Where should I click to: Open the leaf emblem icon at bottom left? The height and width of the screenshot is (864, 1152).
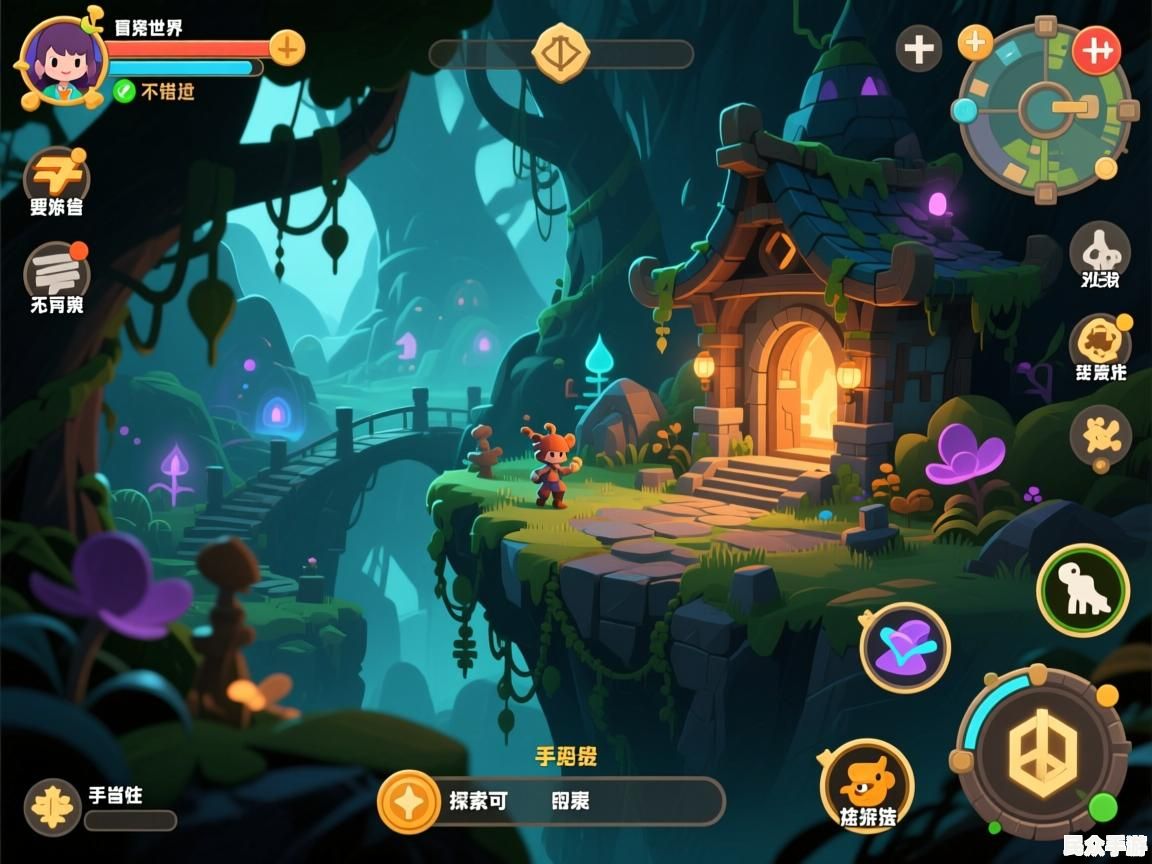pos(52,806)
